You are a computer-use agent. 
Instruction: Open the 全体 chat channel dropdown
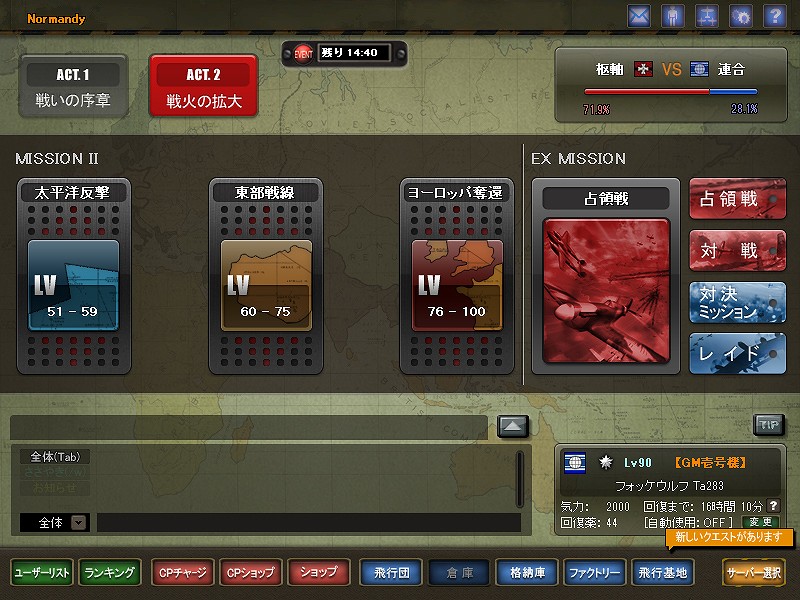pos(78,522)
